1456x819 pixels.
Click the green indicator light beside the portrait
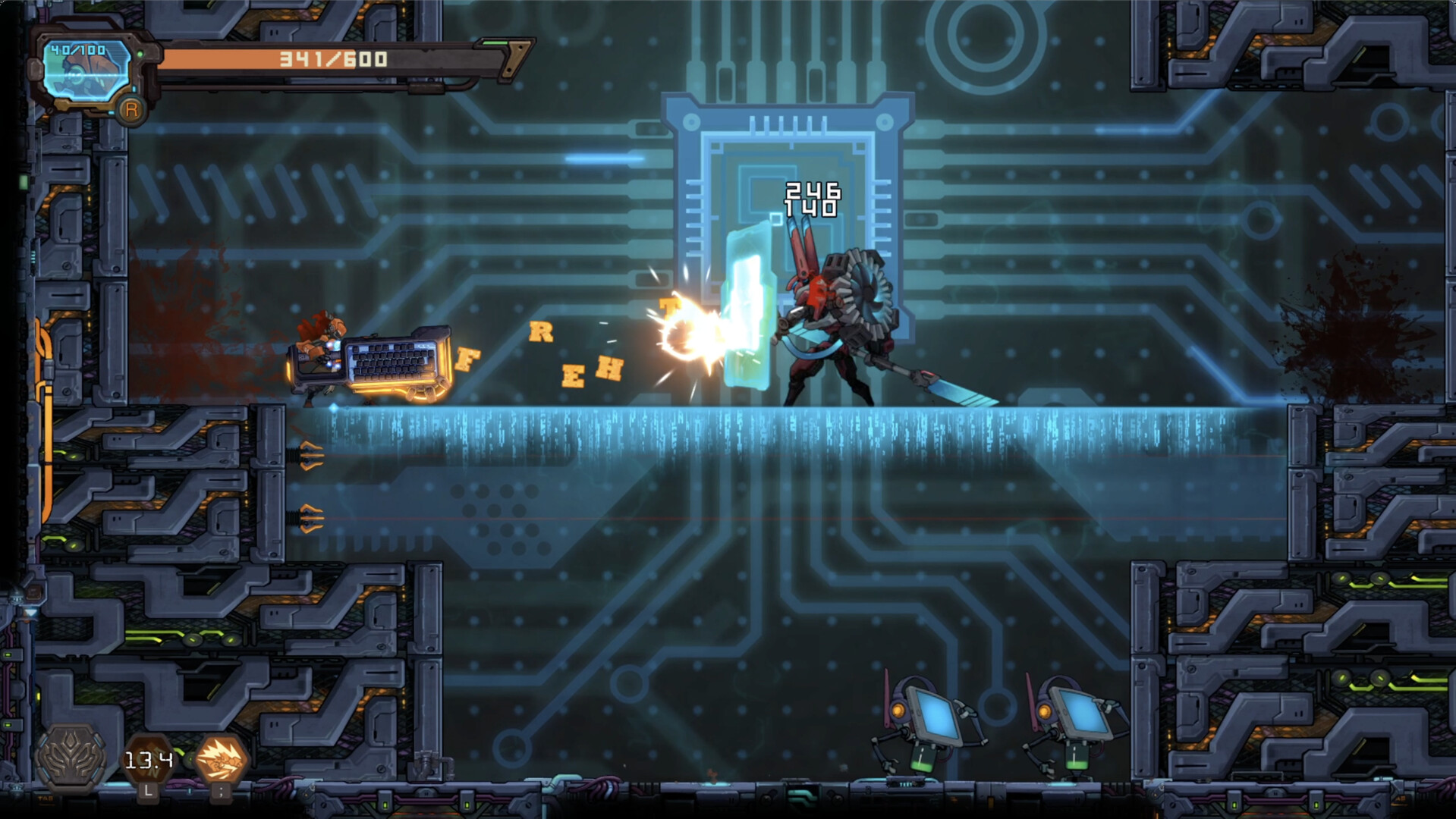tap(140, 55)
